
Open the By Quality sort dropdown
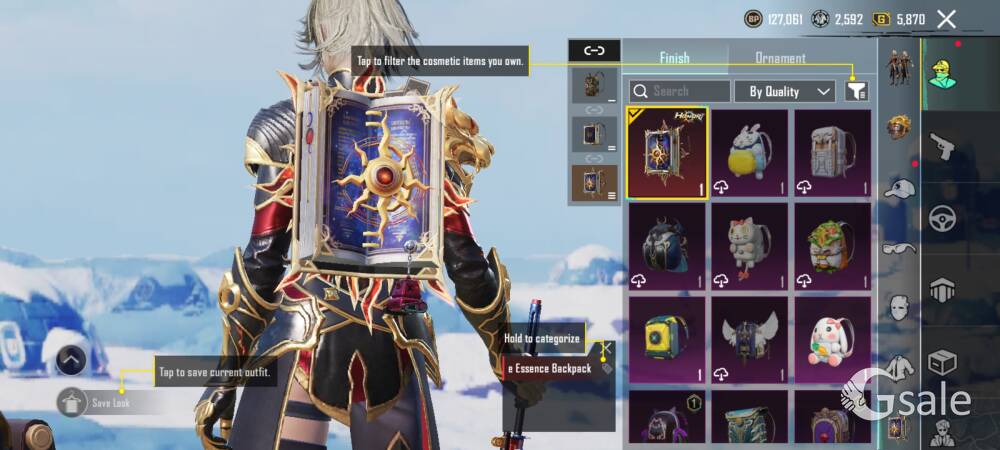[785, 91]
